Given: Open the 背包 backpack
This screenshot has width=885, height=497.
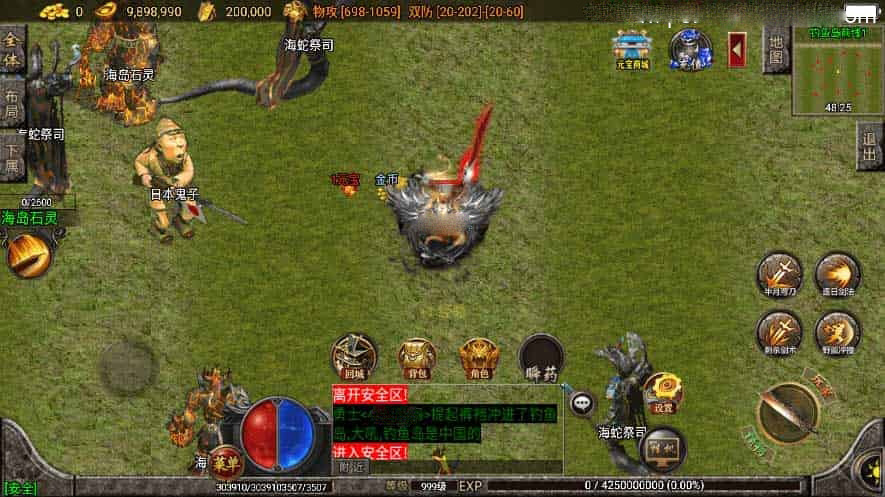Looking at the screenshot, I should point(417,357).
